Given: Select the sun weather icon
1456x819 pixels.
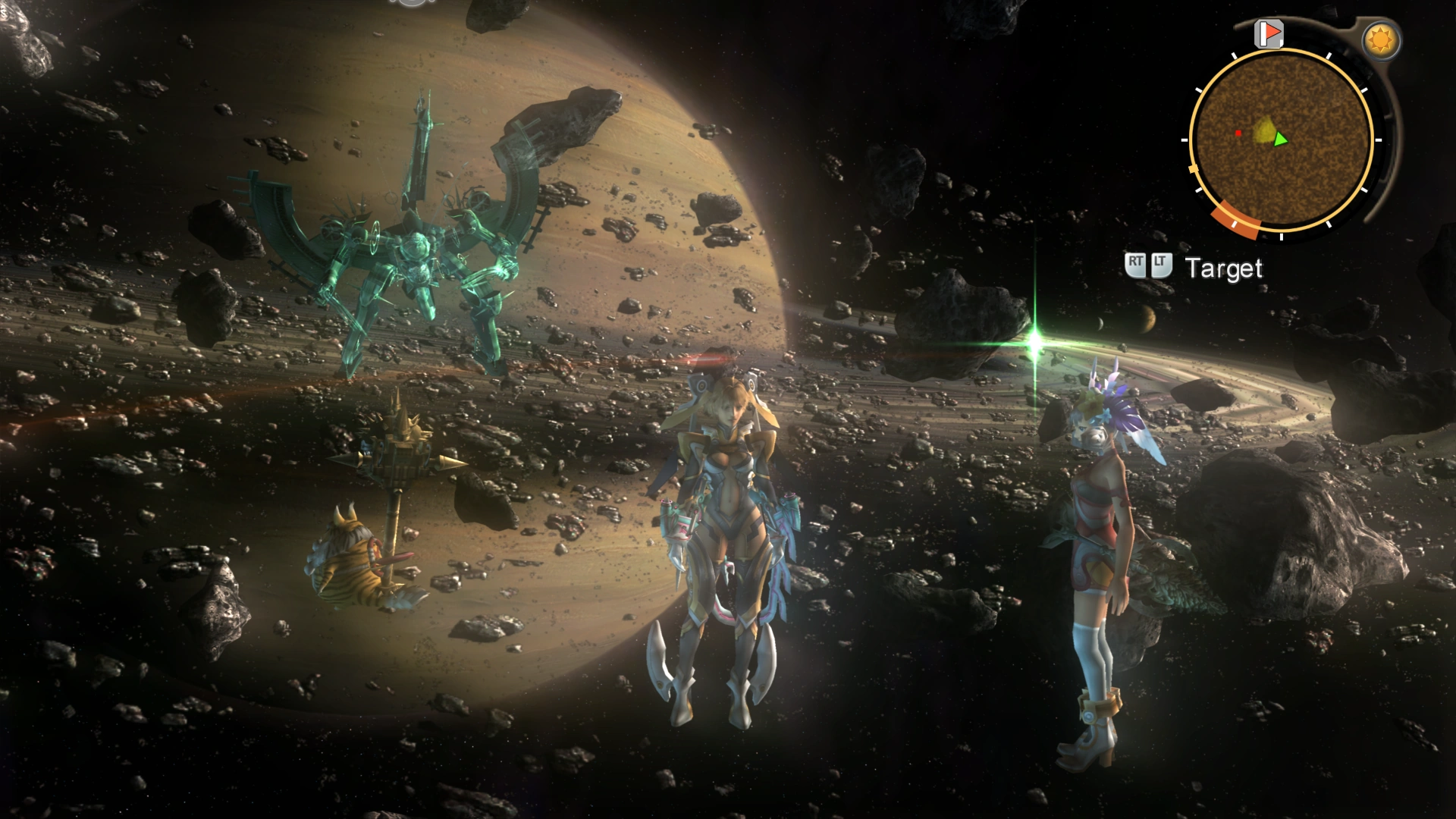Looking at the screenshot, I should 1380,40.
